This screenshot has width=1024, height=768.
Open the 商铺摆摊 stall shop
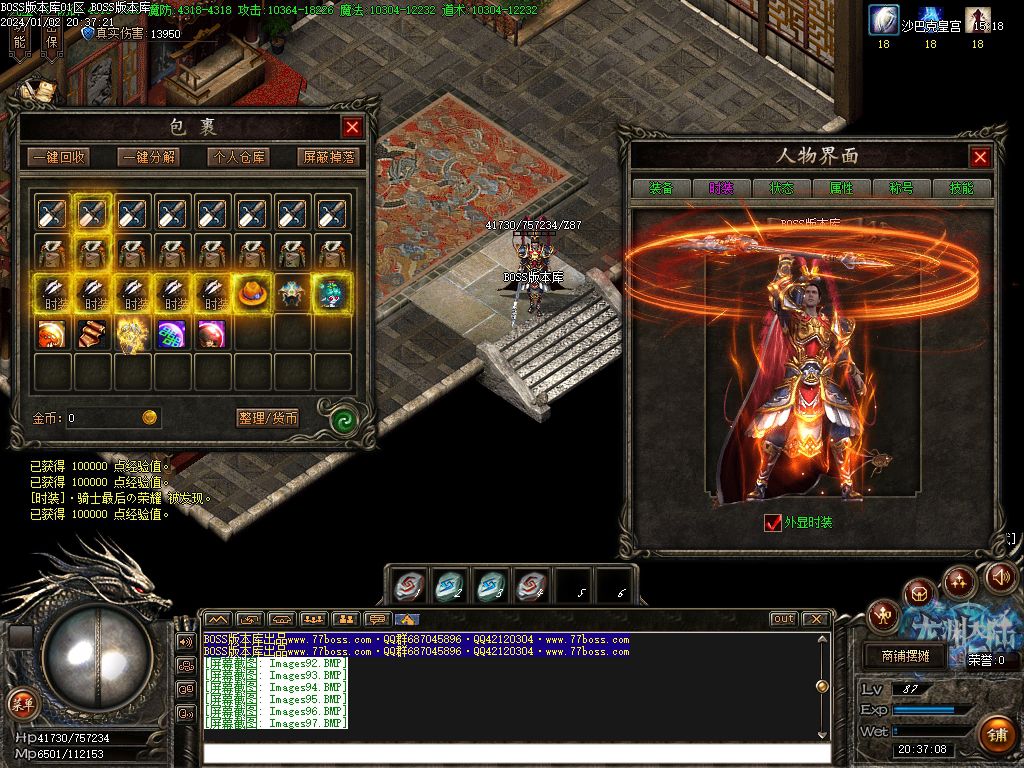point(906,656)
